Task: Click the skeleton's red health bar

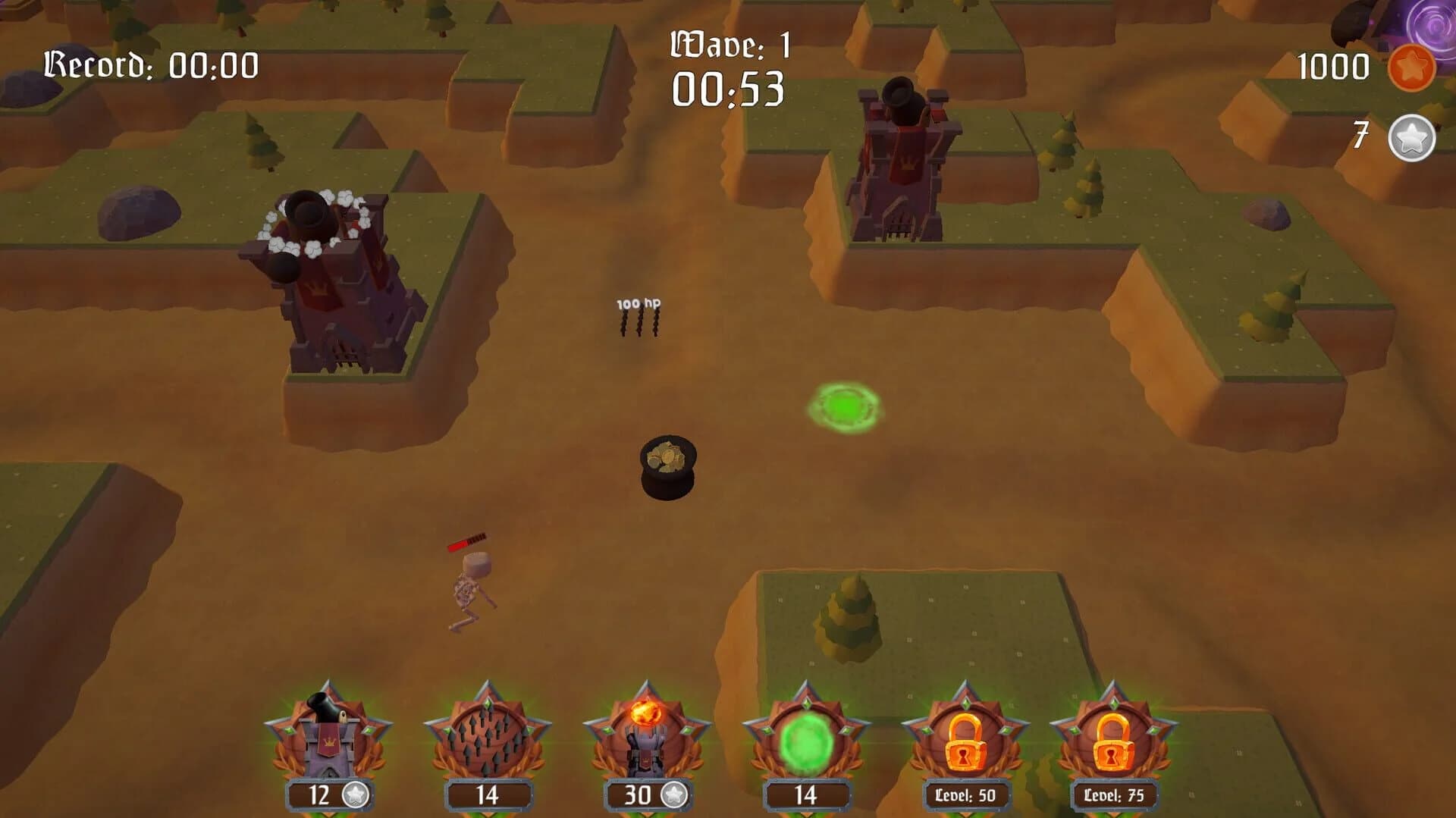Action: pos(468,542)
